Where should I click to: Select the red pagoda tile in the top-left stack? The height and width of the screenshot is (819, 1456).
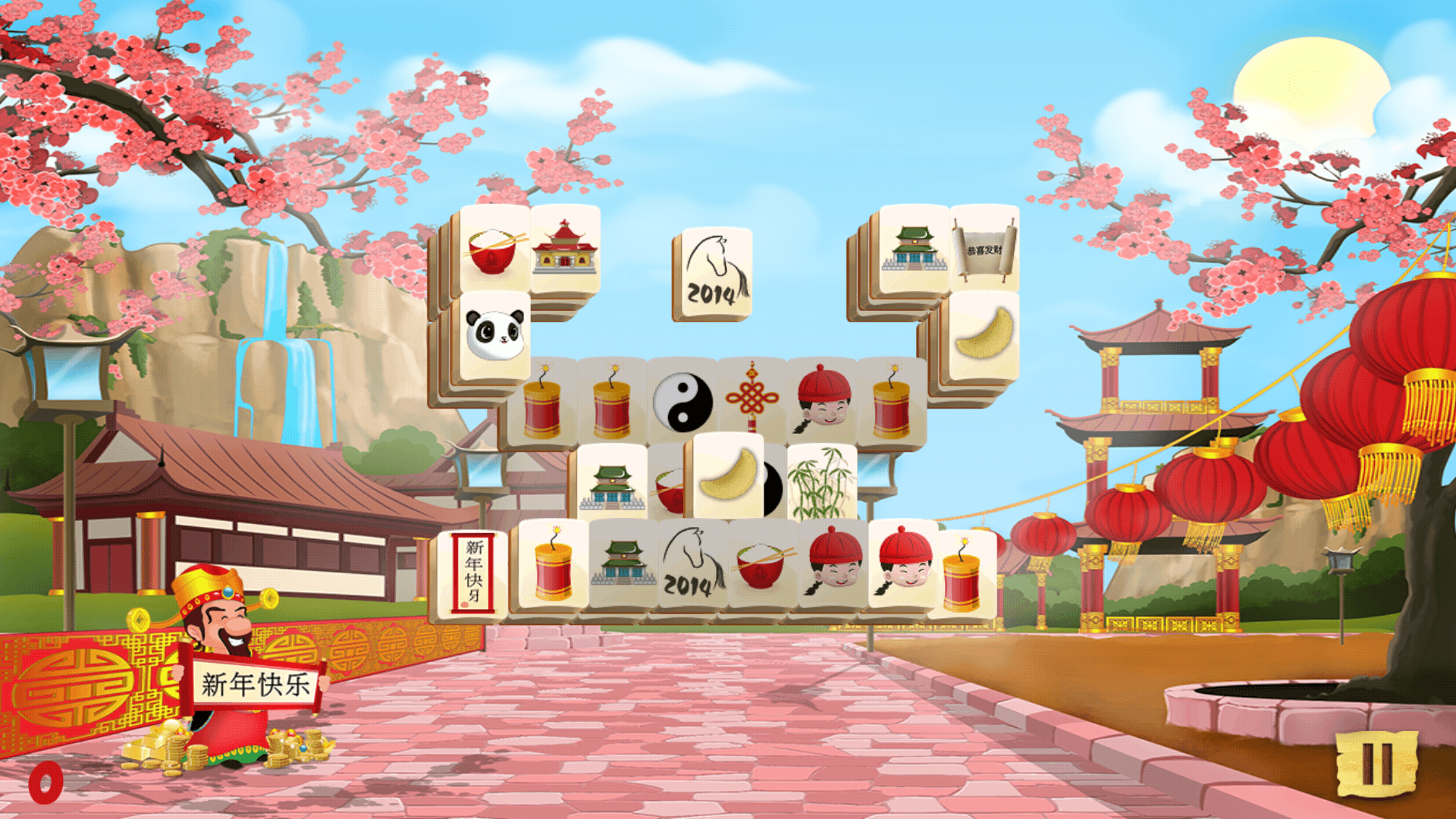pyautogui.click(x=566, y=252)
